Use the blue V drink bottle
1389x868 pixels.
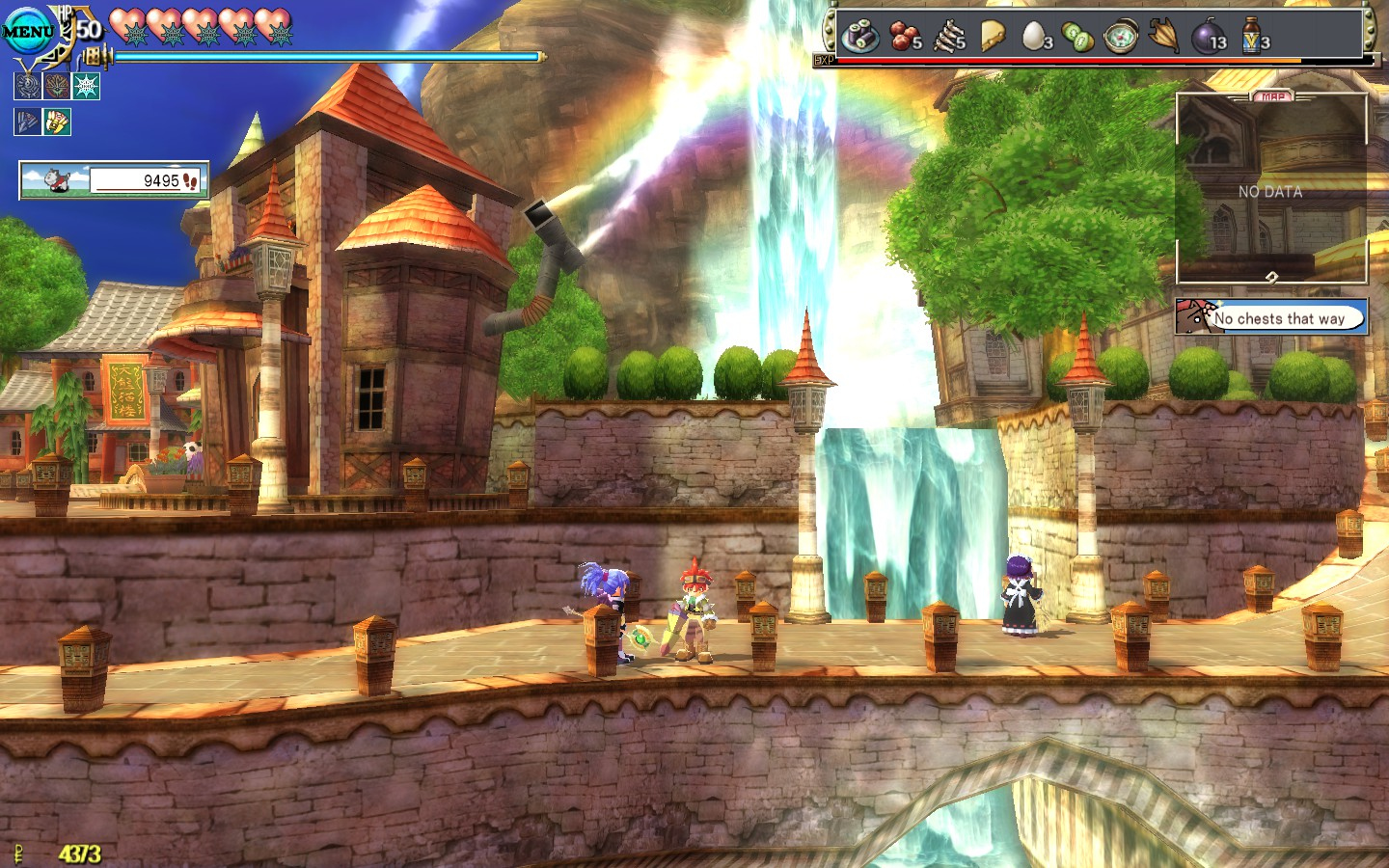(x=1252, y=37)
